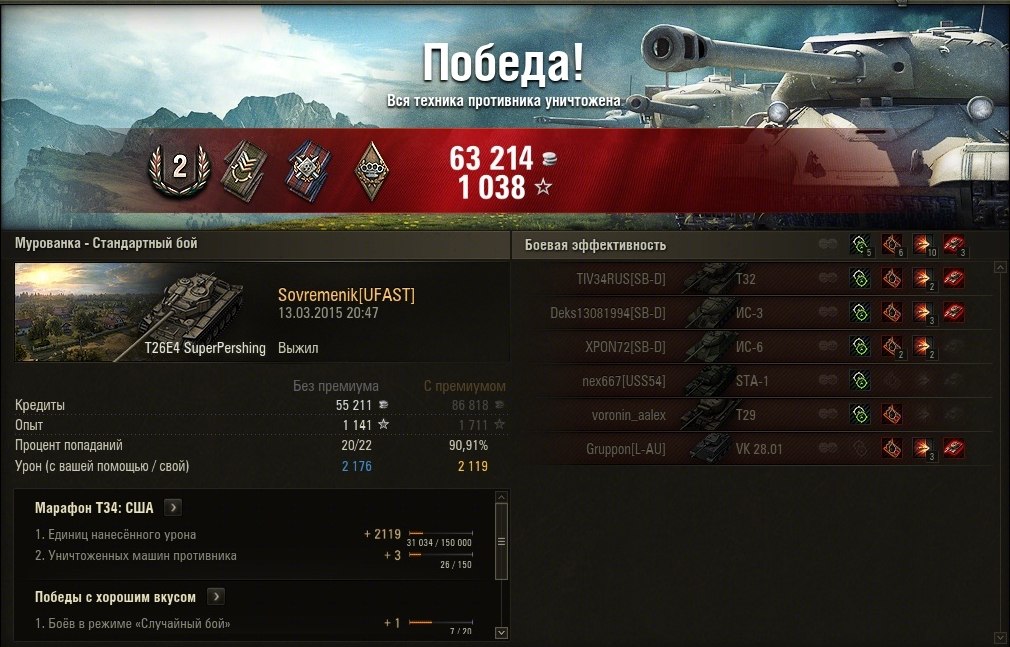Click the efficiency list's scroll-down arrow
The width and height of the screenshot is (1010, 647).
(x=998, y=637)
